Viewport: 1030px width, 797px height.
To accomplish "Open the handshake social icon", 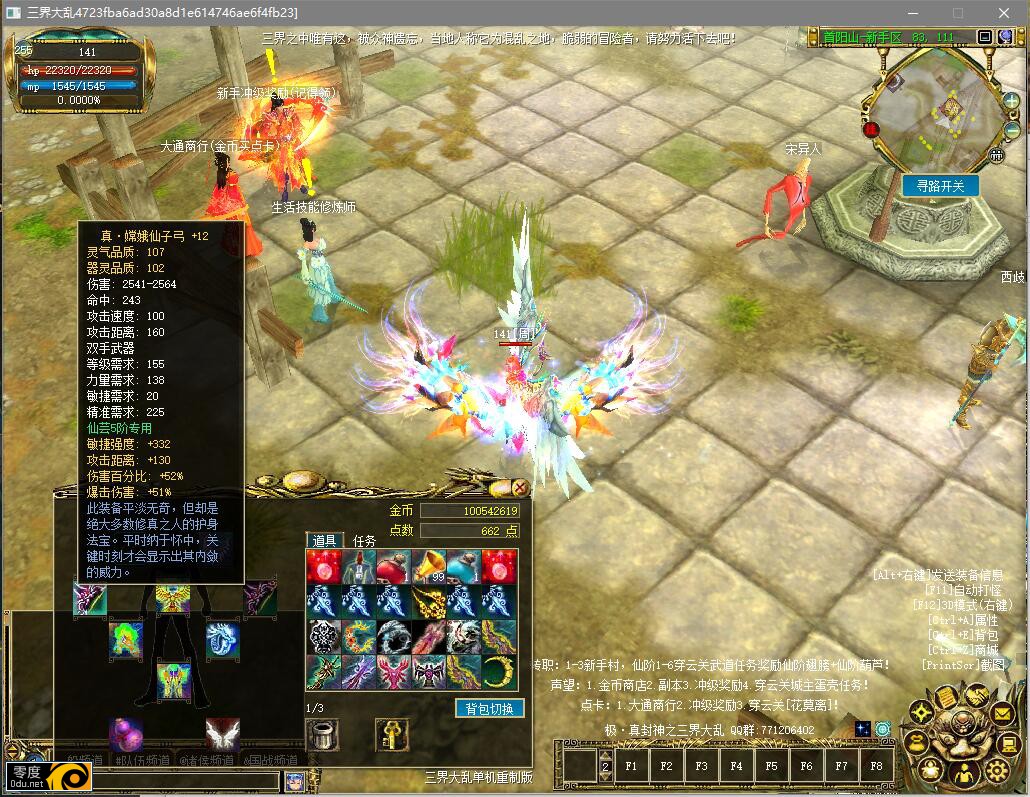I will [975, 694].
